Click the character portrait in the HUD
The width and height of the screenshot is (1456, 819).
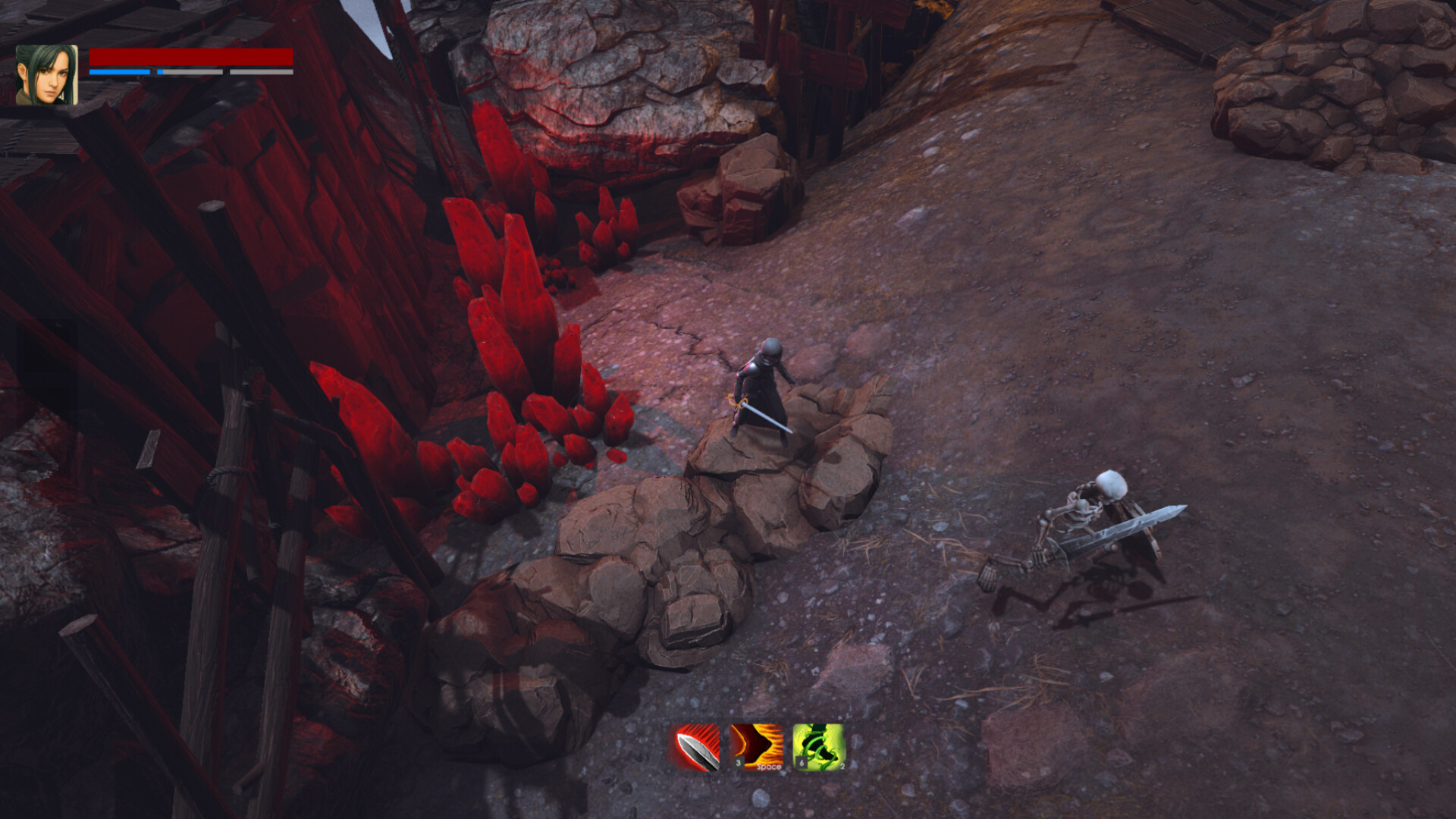[47, 72]
